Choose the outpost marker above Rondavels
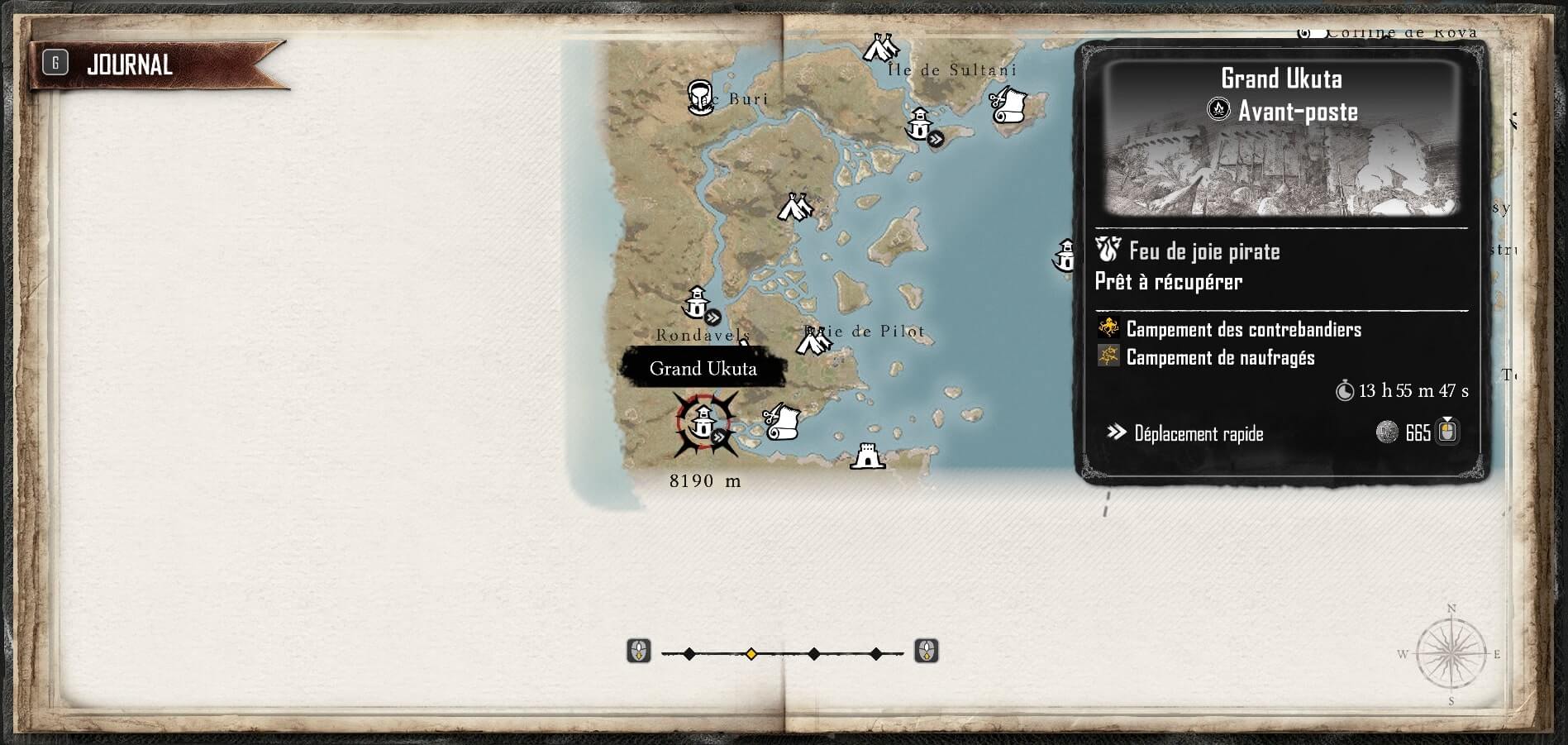 click(x=697, y=303)
